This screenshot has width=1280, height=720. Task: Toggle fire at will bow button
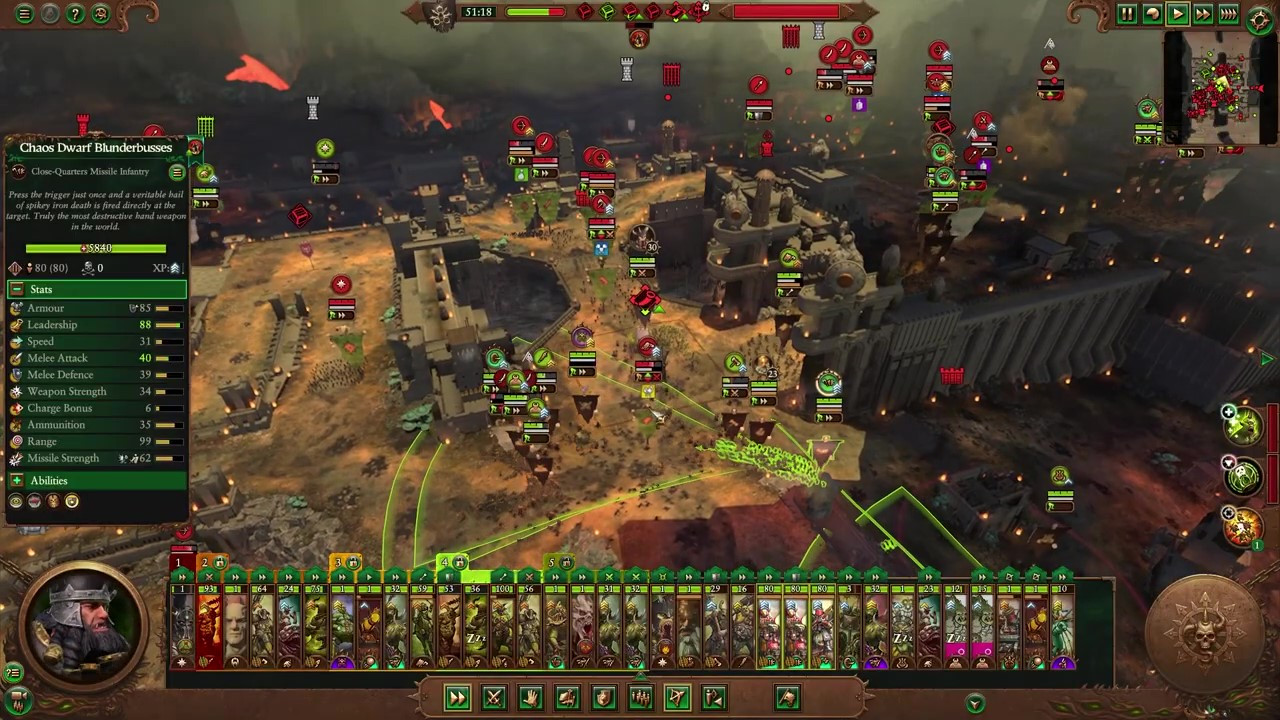(677, 698)
